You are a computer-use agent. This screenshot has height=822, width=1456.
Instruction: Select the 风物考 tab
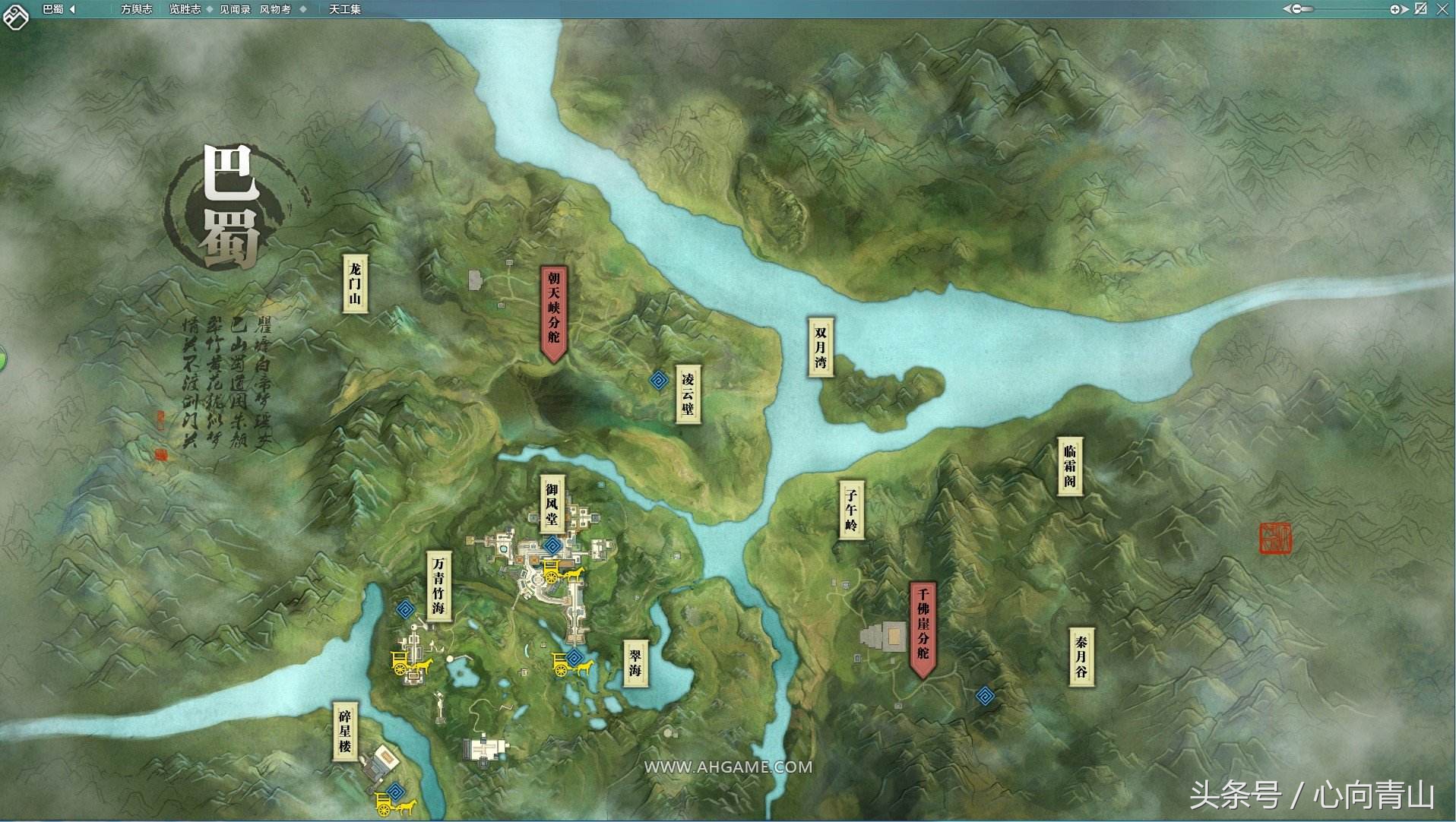coord(275,9)
